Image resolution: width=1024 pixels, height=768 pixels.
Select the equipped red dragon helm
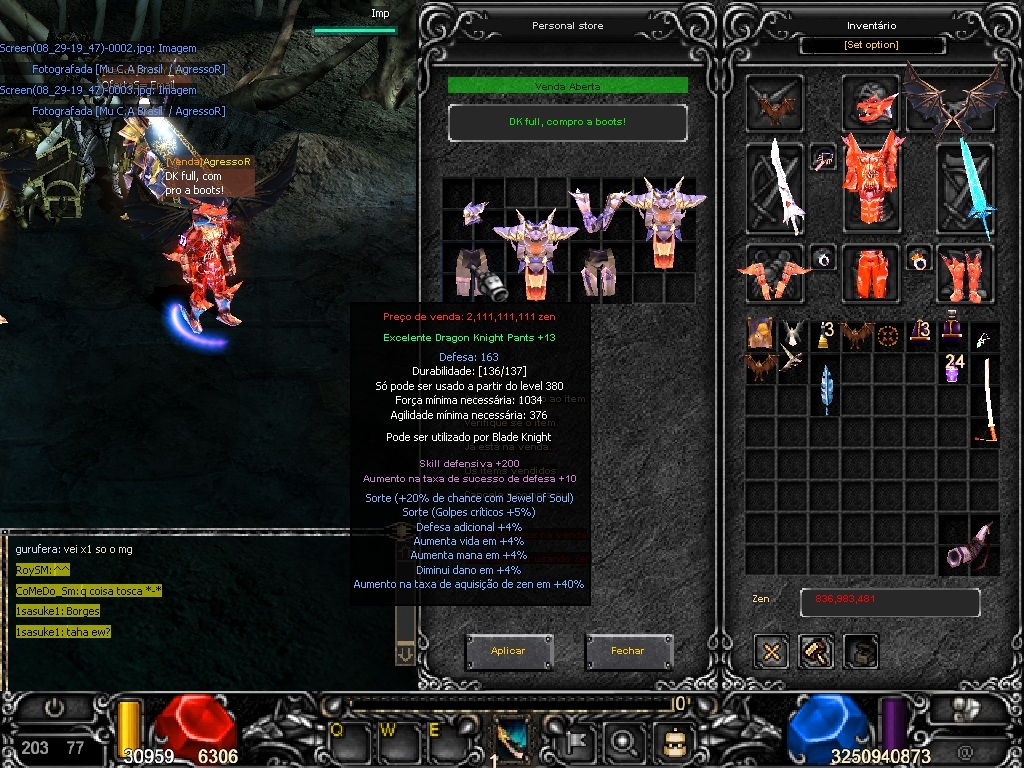871,102
